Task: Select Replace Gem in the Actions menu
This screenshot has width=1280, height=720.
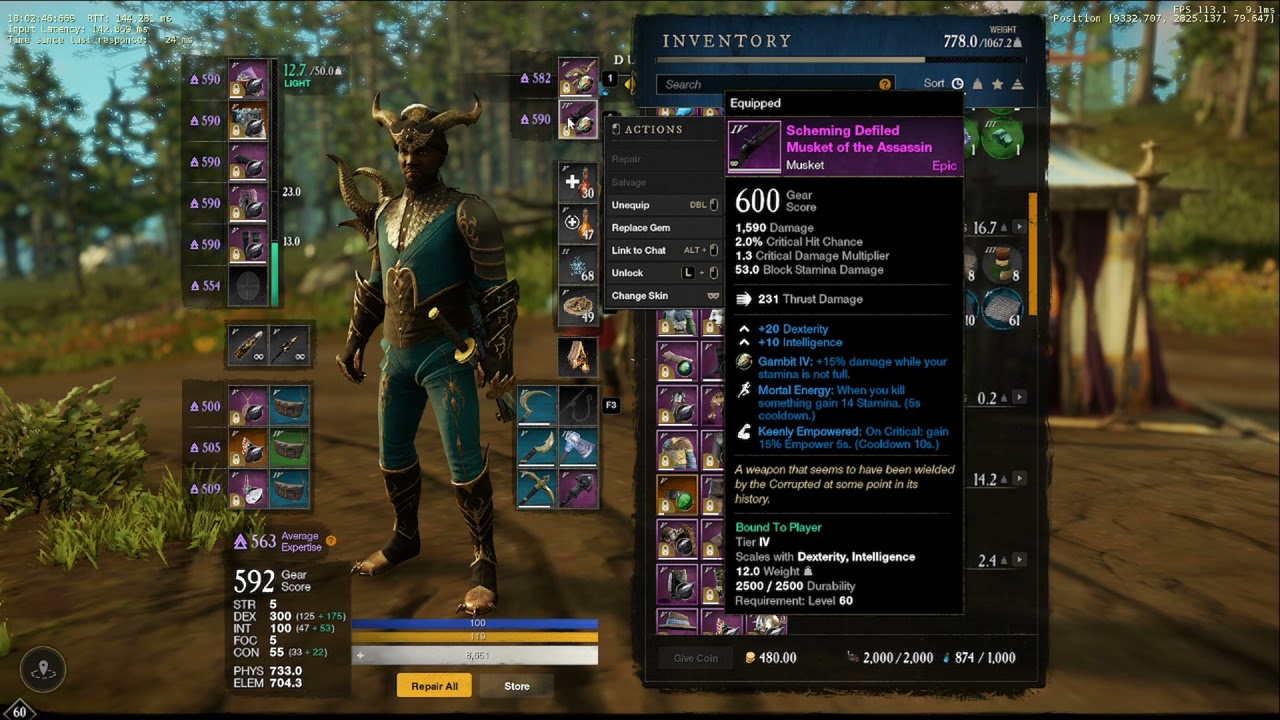Action: [641, 228]
